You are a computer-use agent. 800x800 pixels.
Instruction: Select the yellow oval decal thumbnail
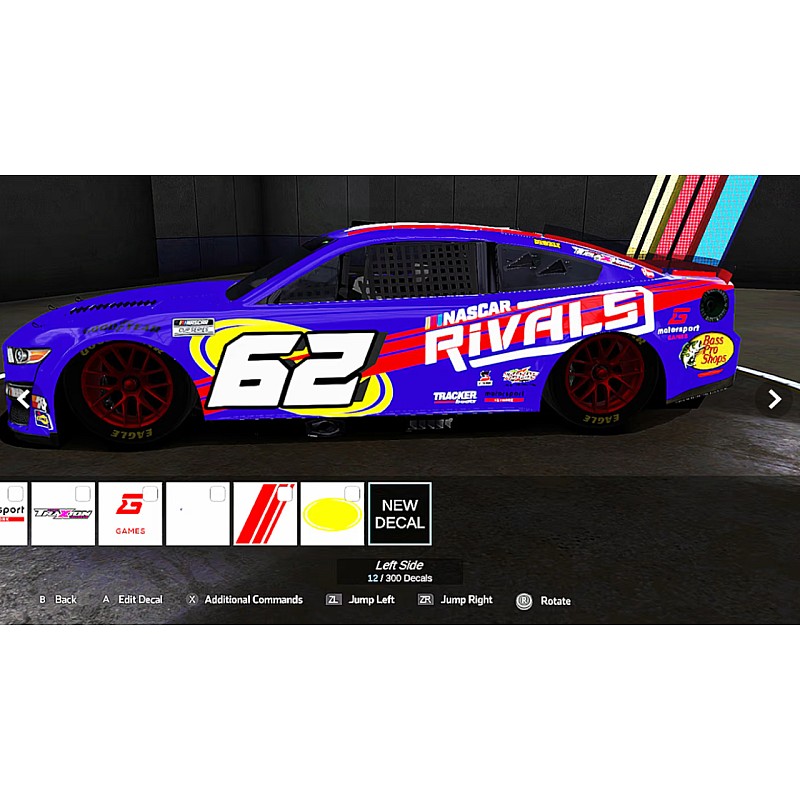331,516
